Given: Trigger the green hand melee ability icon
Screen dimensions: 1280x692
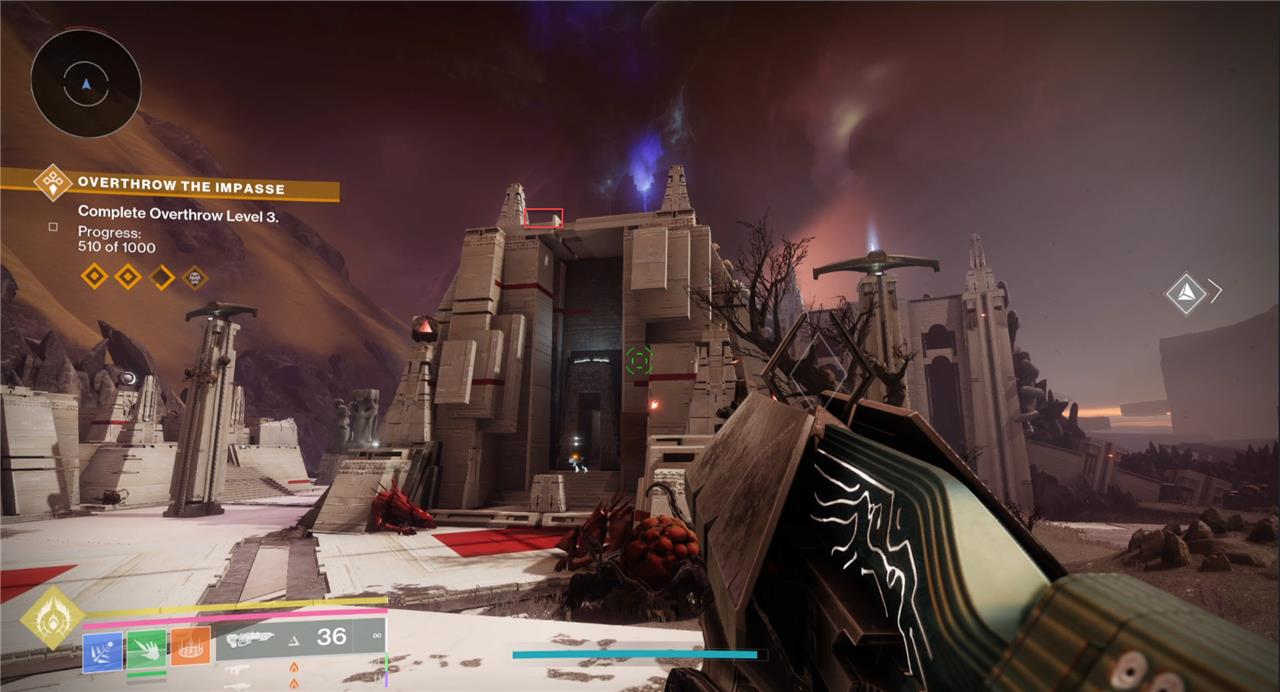Looking at the screenshot, I should pyautogui.click(x=147, y=648).
